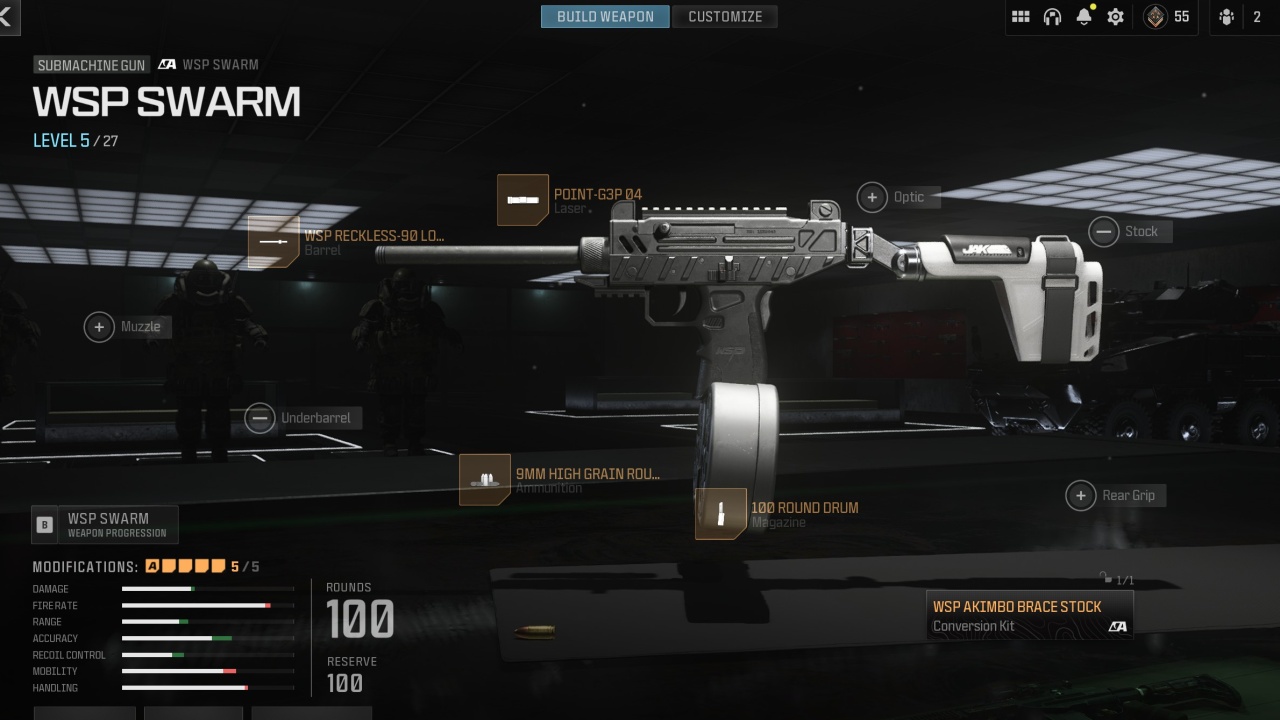
Task: Open the blocked Stock slot
Action: click(1103, 232)
